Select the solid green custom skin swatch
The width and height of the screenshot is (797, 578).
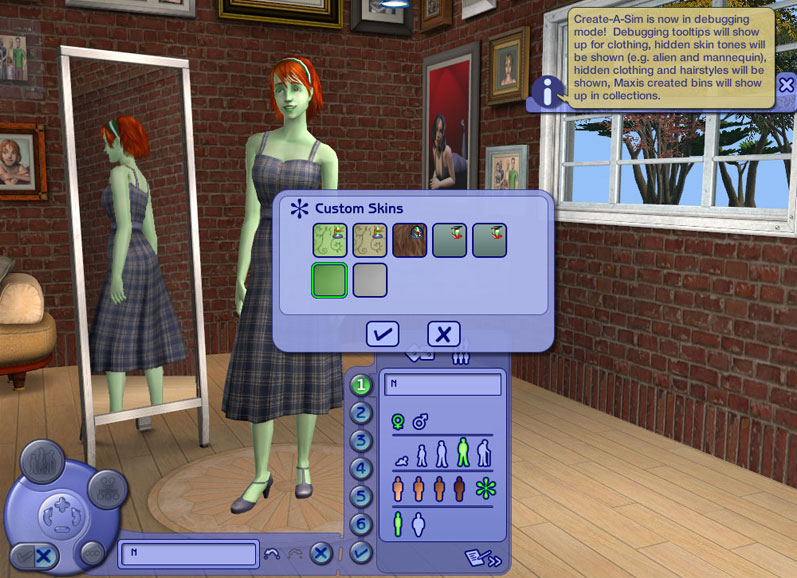(329, 280)
